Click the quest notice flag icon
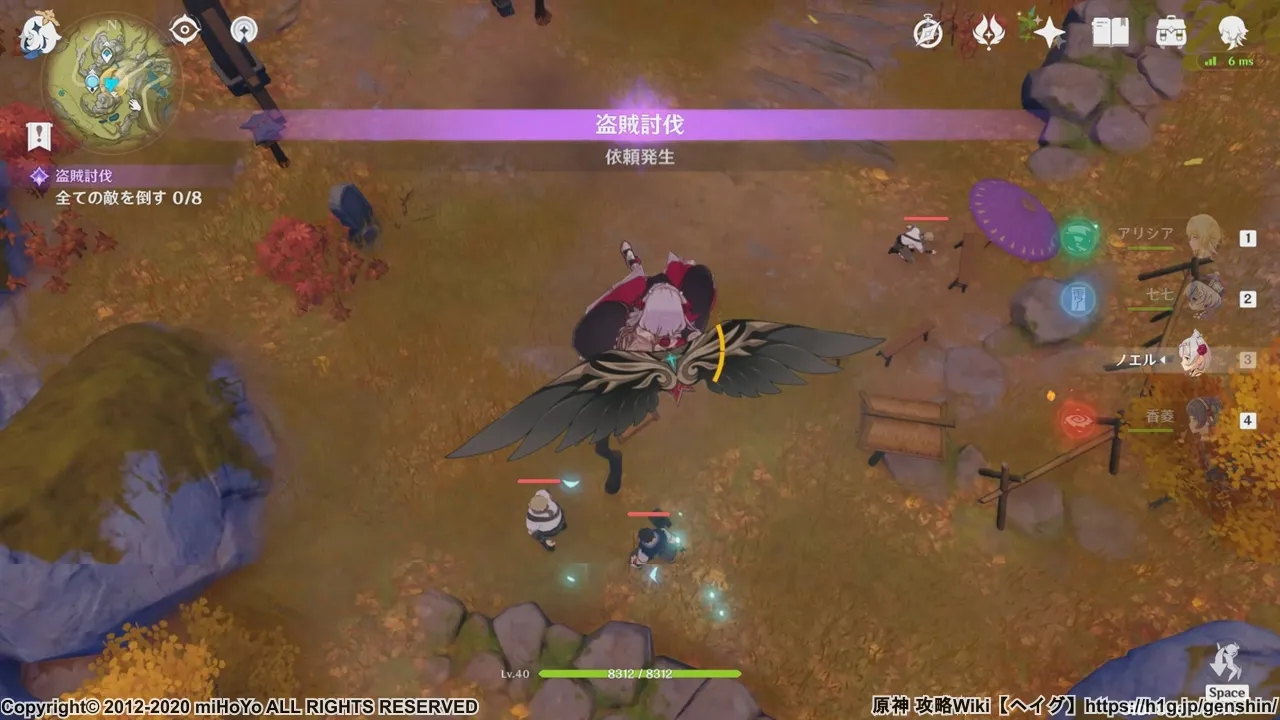The width and height of the screenshot is (1280, 720). point(38,135)
